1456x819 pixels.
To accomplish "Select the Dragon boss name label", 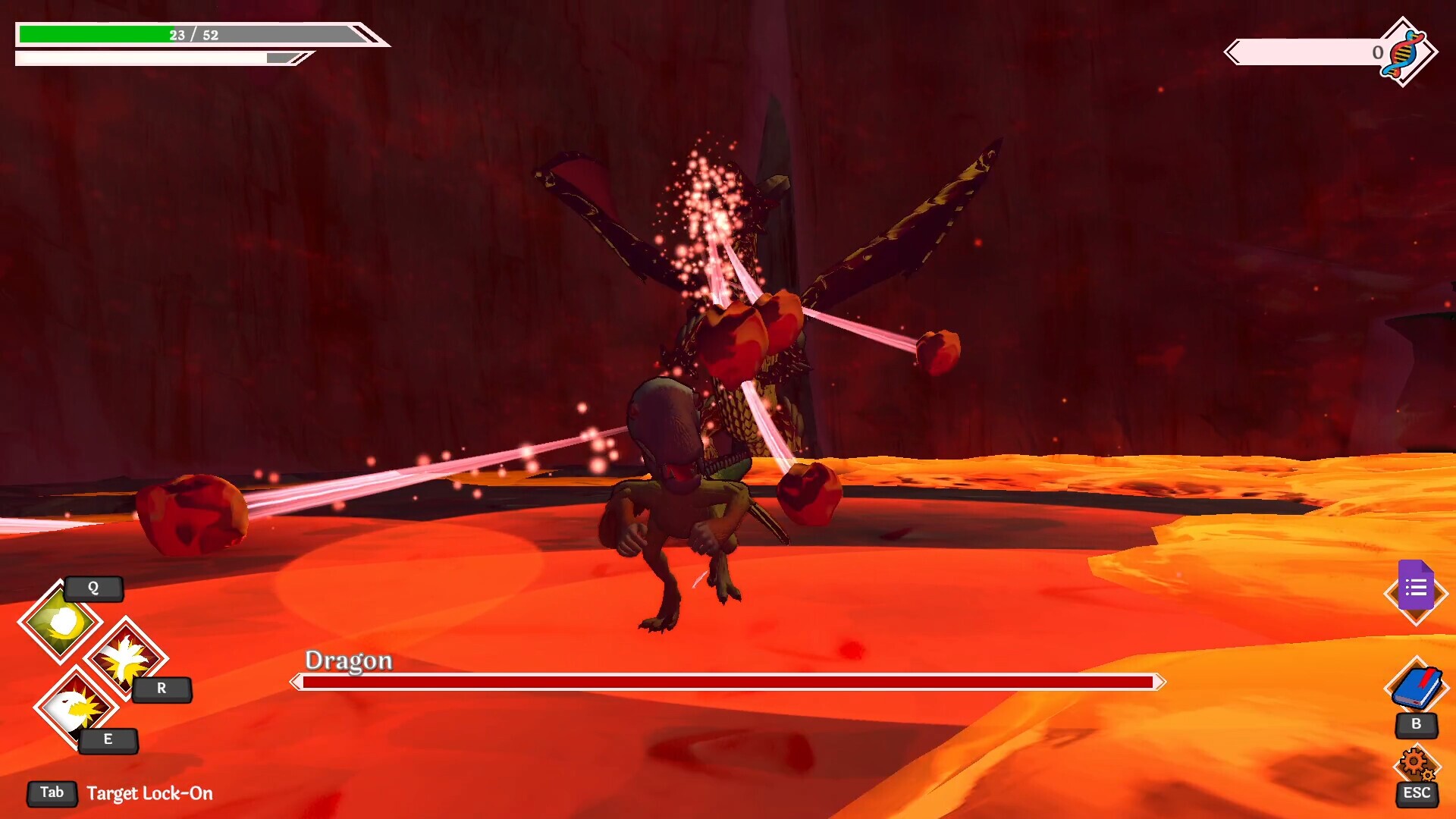I will pos(347,661).
